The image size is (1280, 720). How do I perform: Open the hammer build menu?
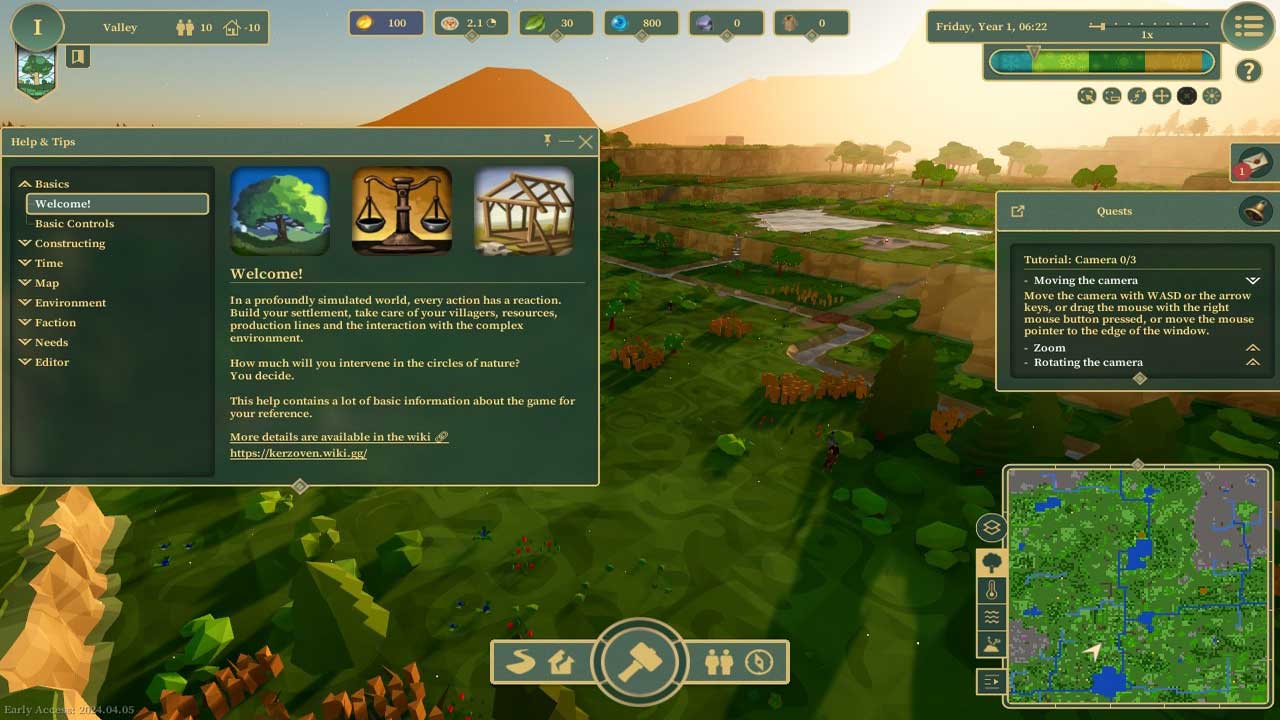639,662
